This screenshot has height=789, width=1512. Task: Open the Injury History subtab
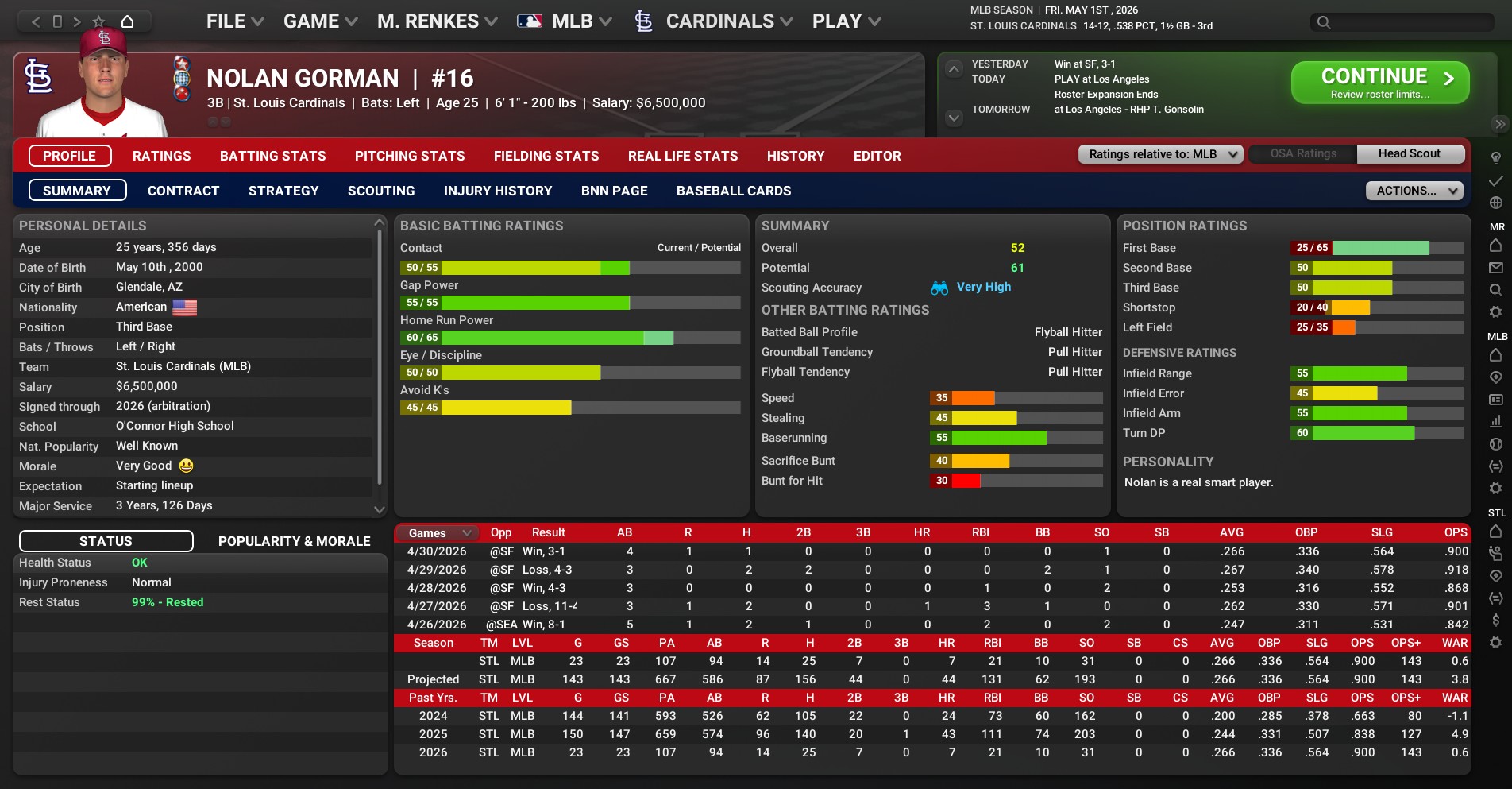[497, 191]
